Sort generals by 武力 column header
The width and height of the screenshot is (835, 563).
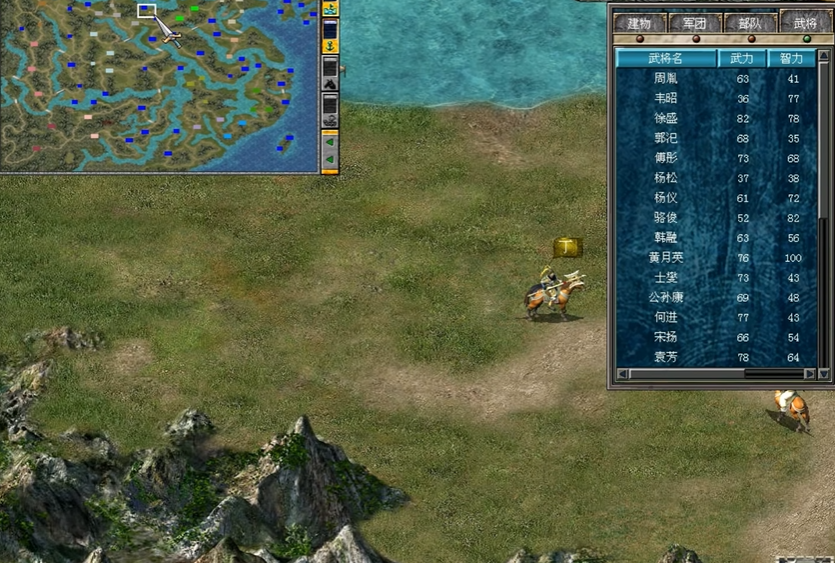tap(742, 59)
